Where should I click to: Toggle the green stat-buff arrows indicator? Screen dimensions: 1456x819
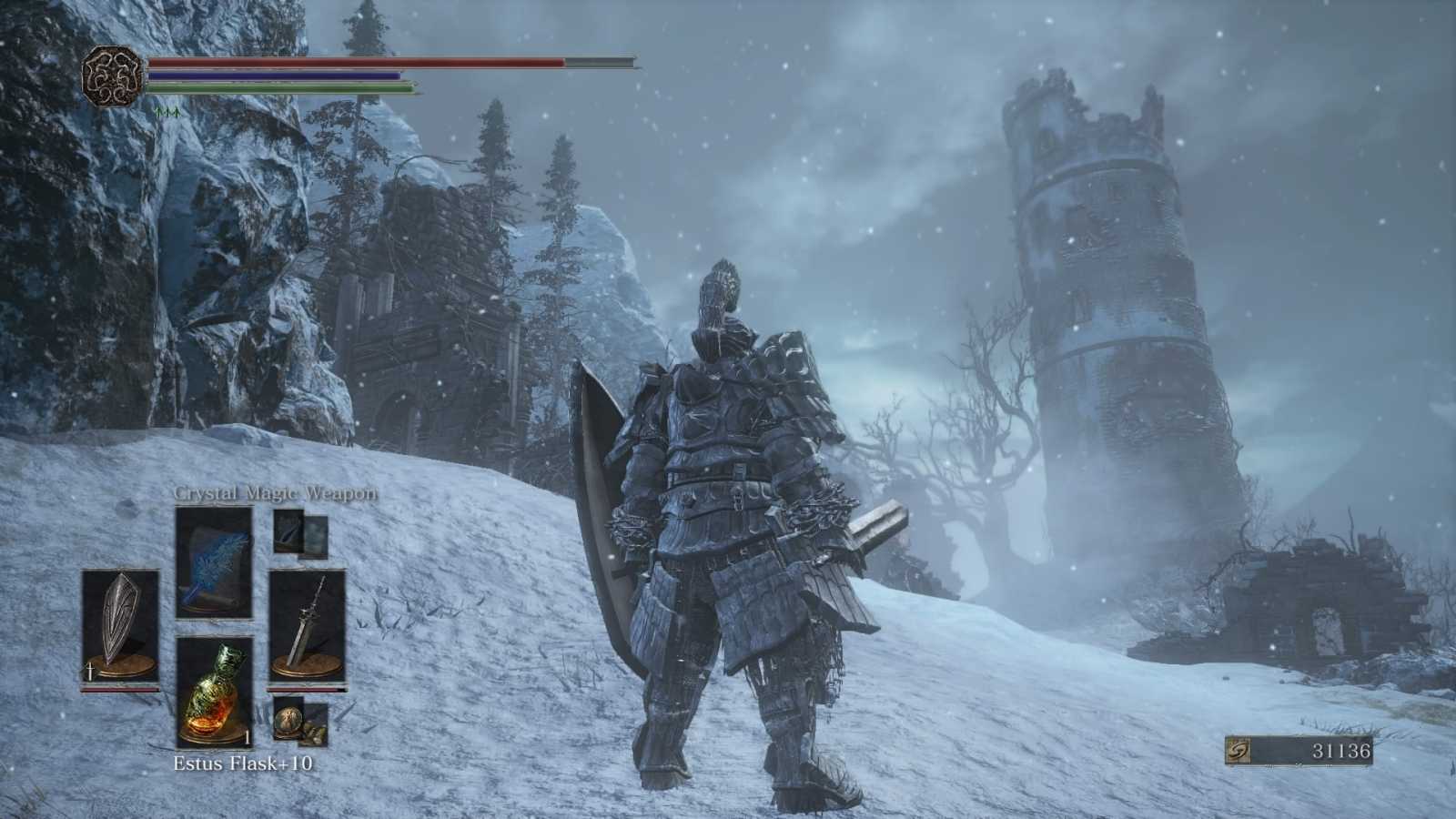tap(168, 113)
